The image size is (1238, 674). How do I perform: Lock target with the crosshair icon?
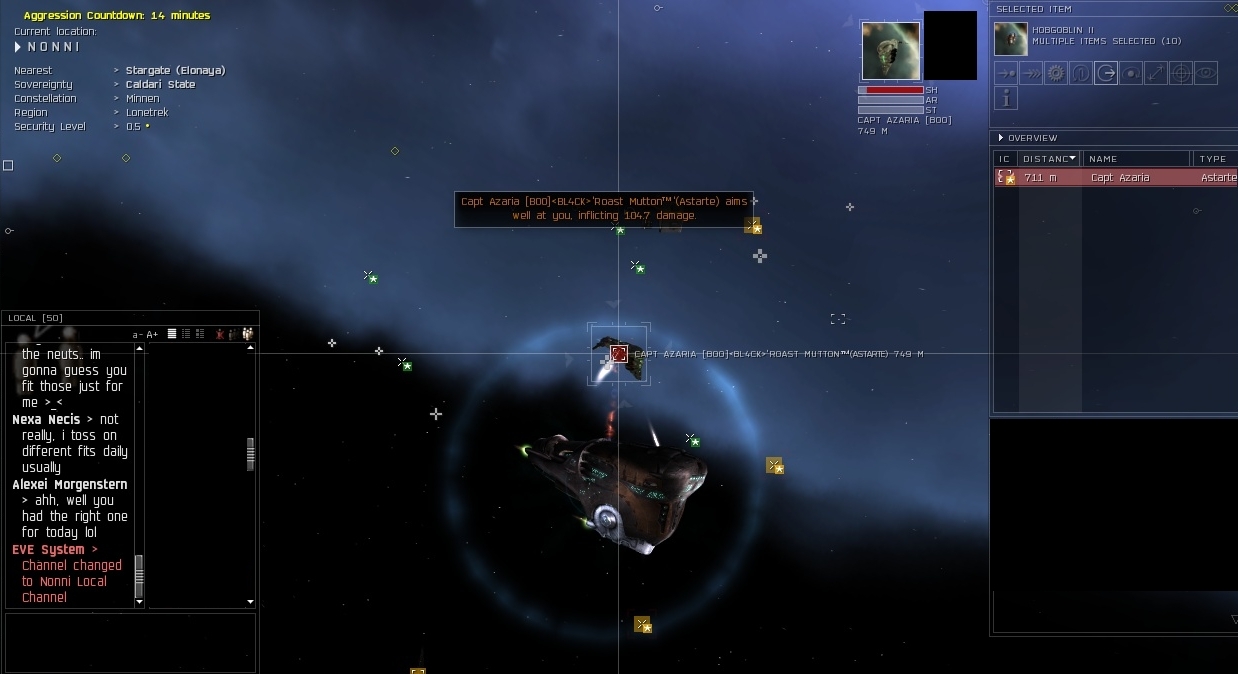click(1181, 73)
